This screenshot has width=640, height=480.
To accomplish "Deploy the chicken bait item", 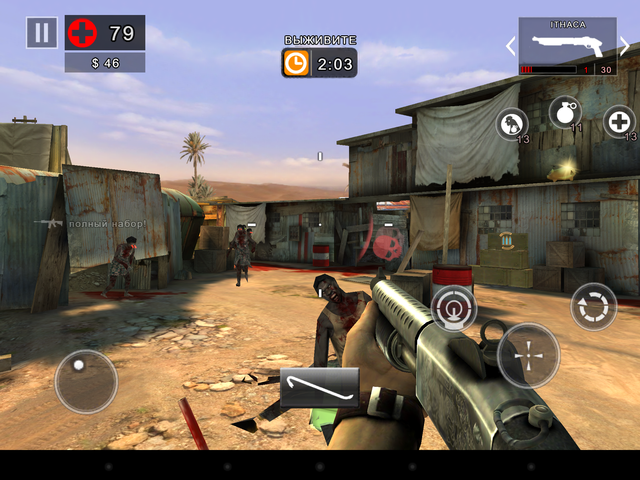I will click(x=513, y=124).
